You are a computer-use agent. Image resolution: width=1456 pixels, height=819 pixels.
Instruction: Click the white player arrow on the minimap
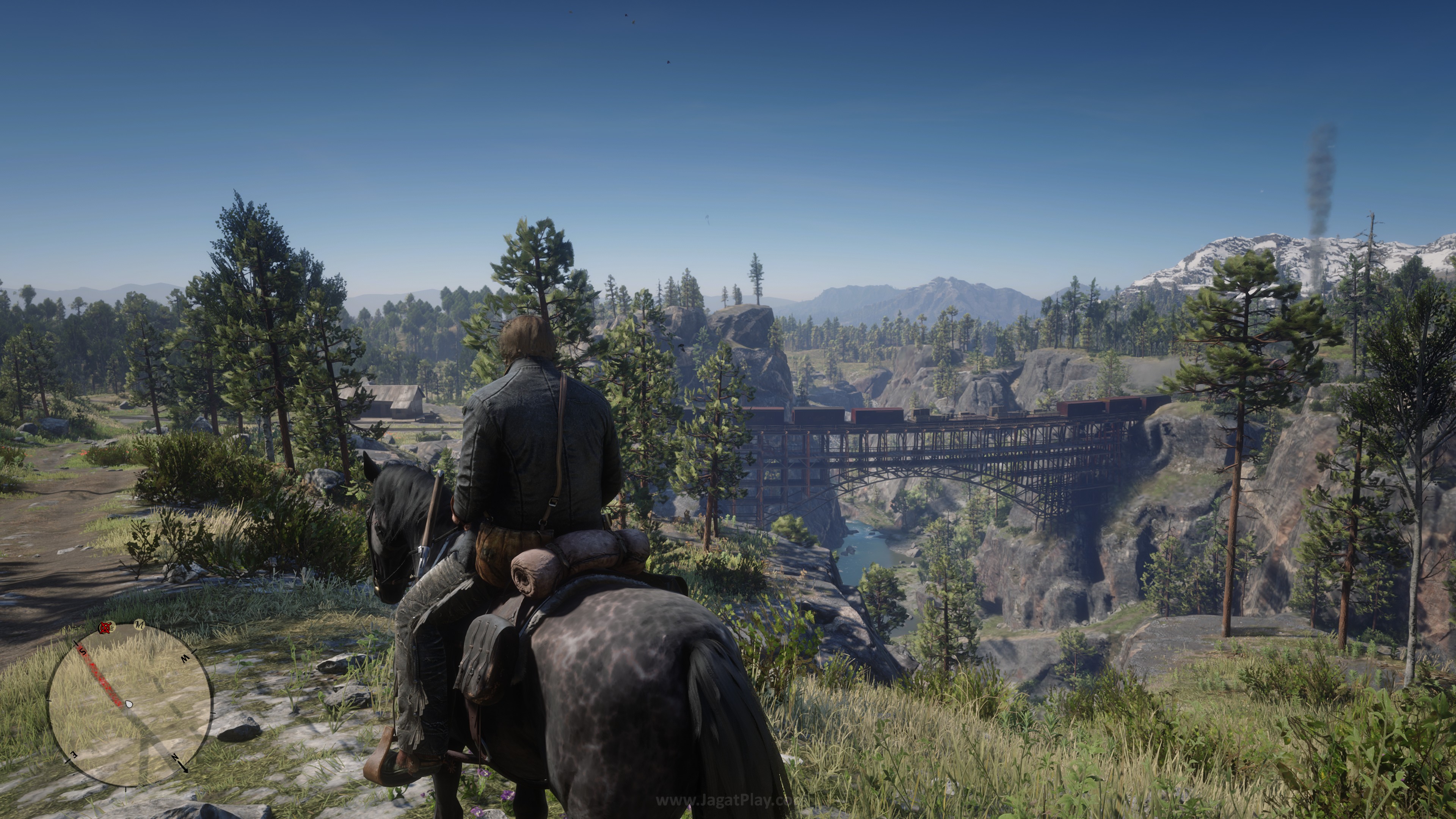pyautogui.click(x=129, y=704)
